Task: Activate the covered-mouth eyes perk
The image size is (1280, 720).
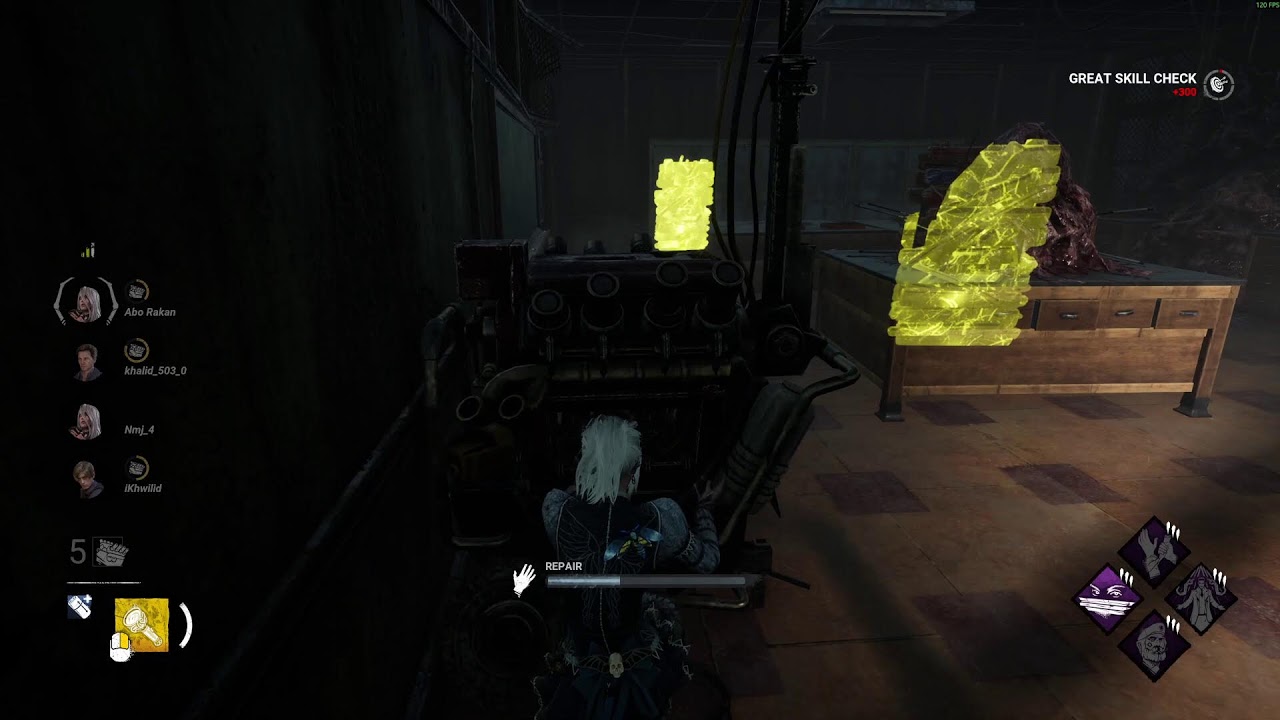Action: 1109,599
